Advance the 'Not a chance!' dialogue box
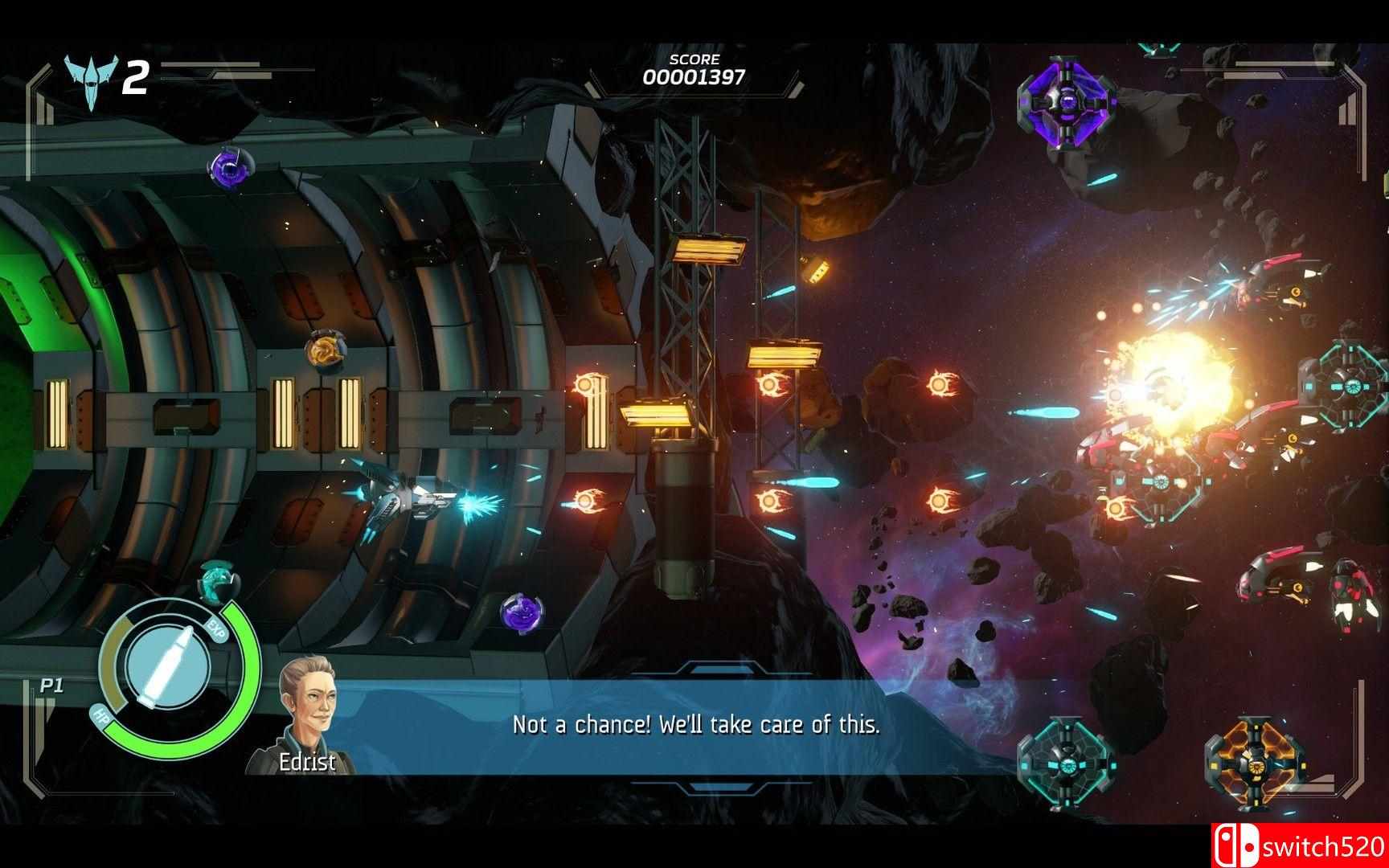This screenshot has height=868, width=1389. [x=696, y=725]
